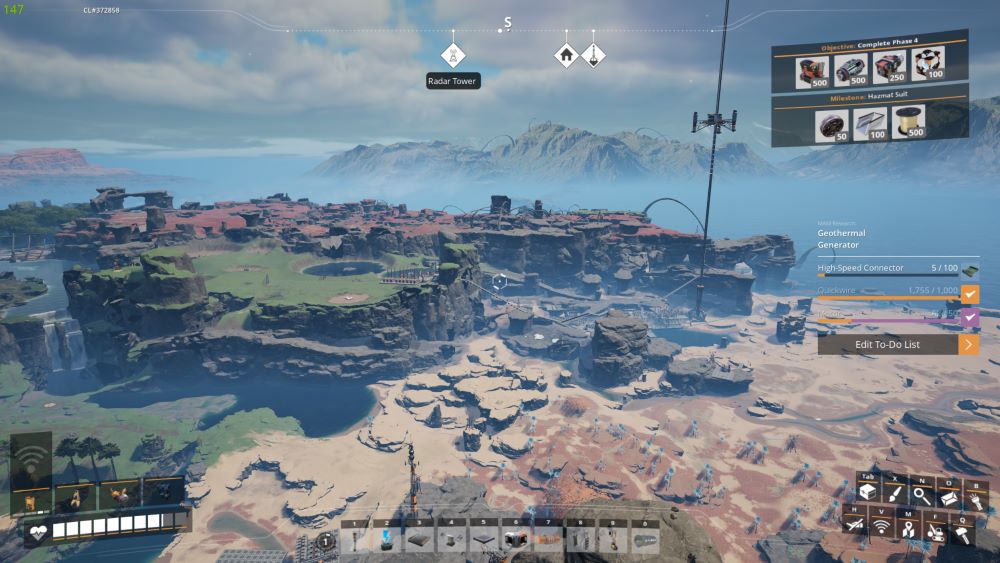Open the magnifying glass search icon
Image resolution: width=1000 pixels, height=563 pixels.
tap(921, 494)
